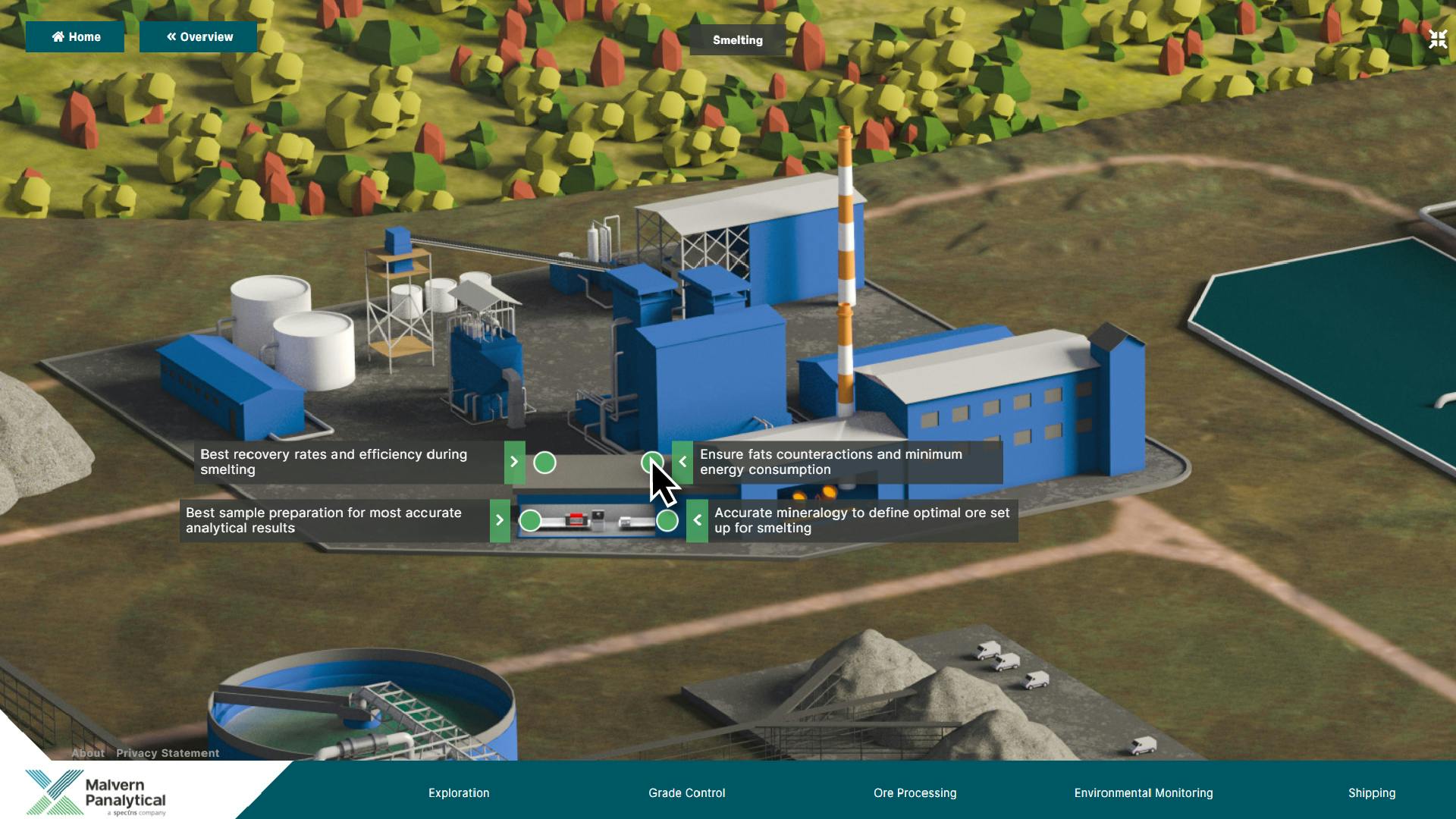Switch to the Grade Control section
Screen dimensions: 1456x819
(686, 792)
